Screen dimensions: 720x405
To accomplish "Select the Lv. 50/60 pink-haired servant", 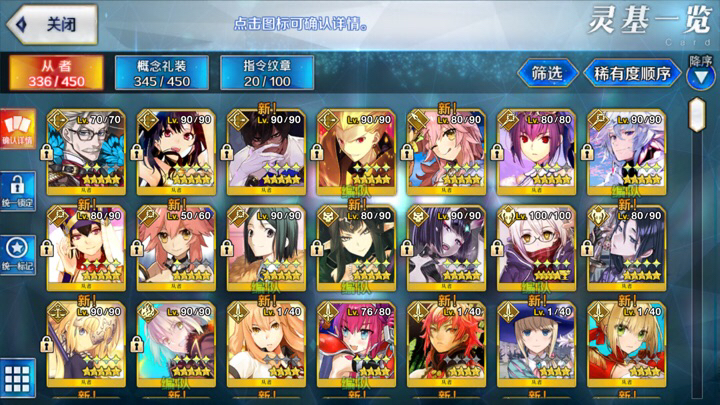I will 173,245.
